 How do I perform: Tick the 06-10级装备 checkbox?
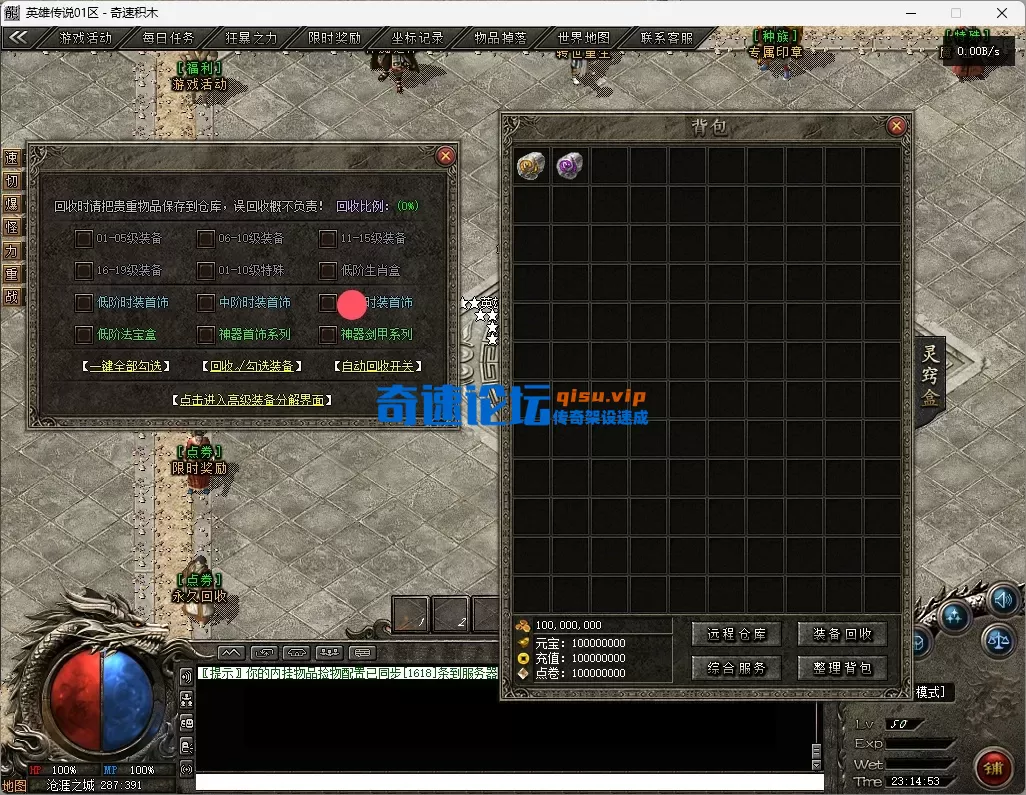206,238
